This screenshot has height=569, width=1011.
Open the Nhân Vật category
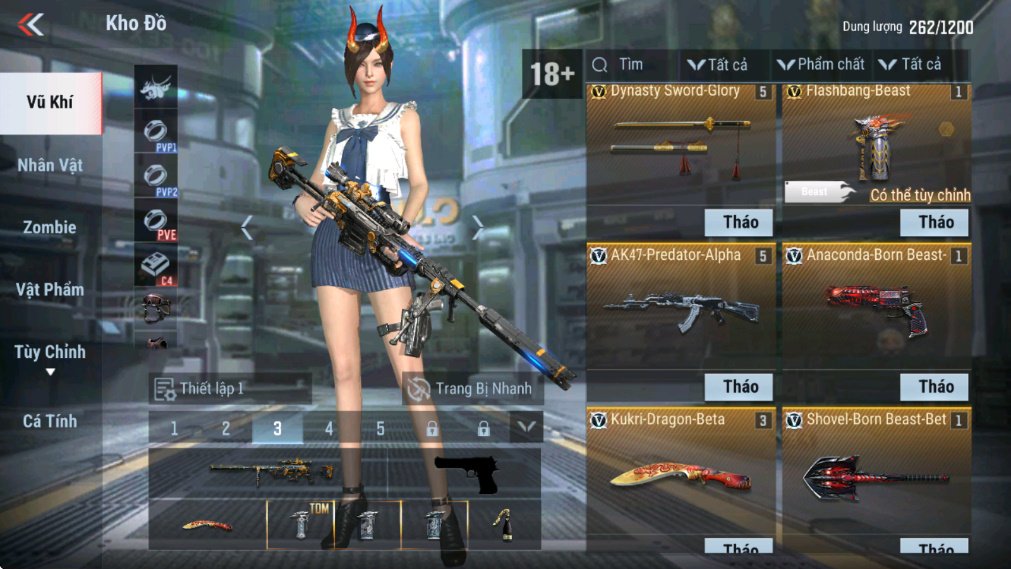(50, 165)
